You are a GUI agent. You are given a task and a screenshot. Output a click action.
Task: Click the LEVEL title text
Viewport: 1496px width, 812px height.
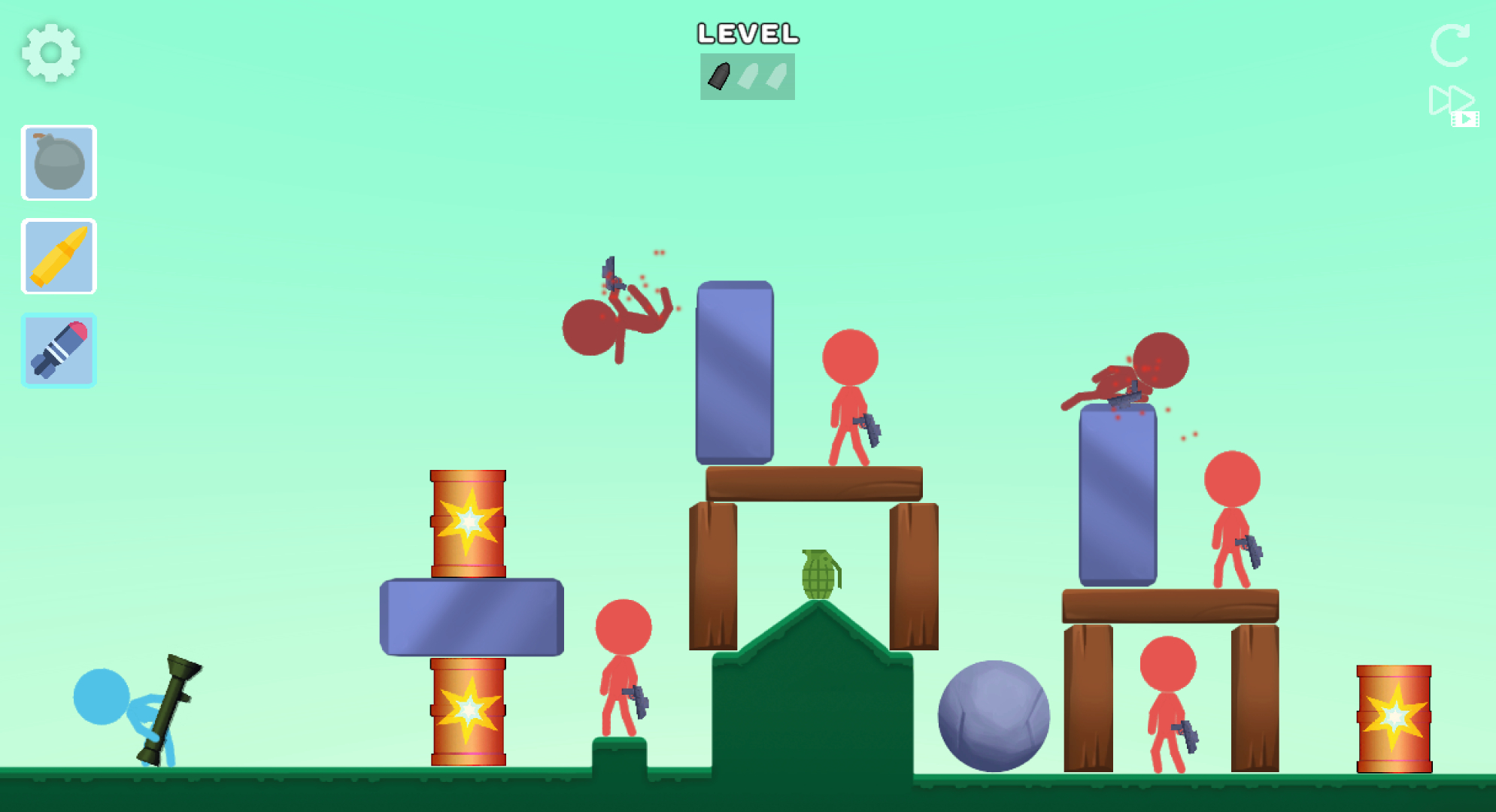[747, 34]
